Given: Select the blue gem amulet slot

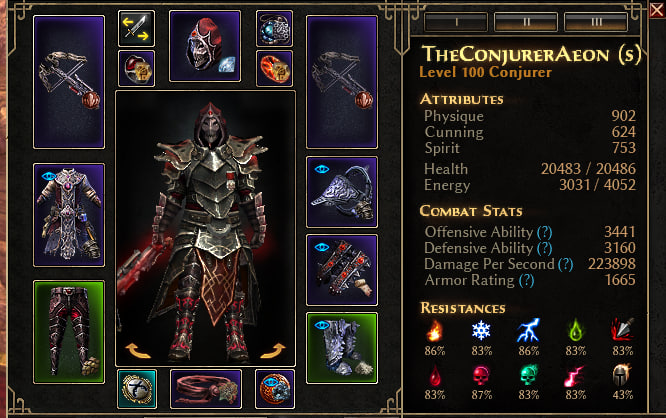Looking at the screenshot, I should [274, 29].
